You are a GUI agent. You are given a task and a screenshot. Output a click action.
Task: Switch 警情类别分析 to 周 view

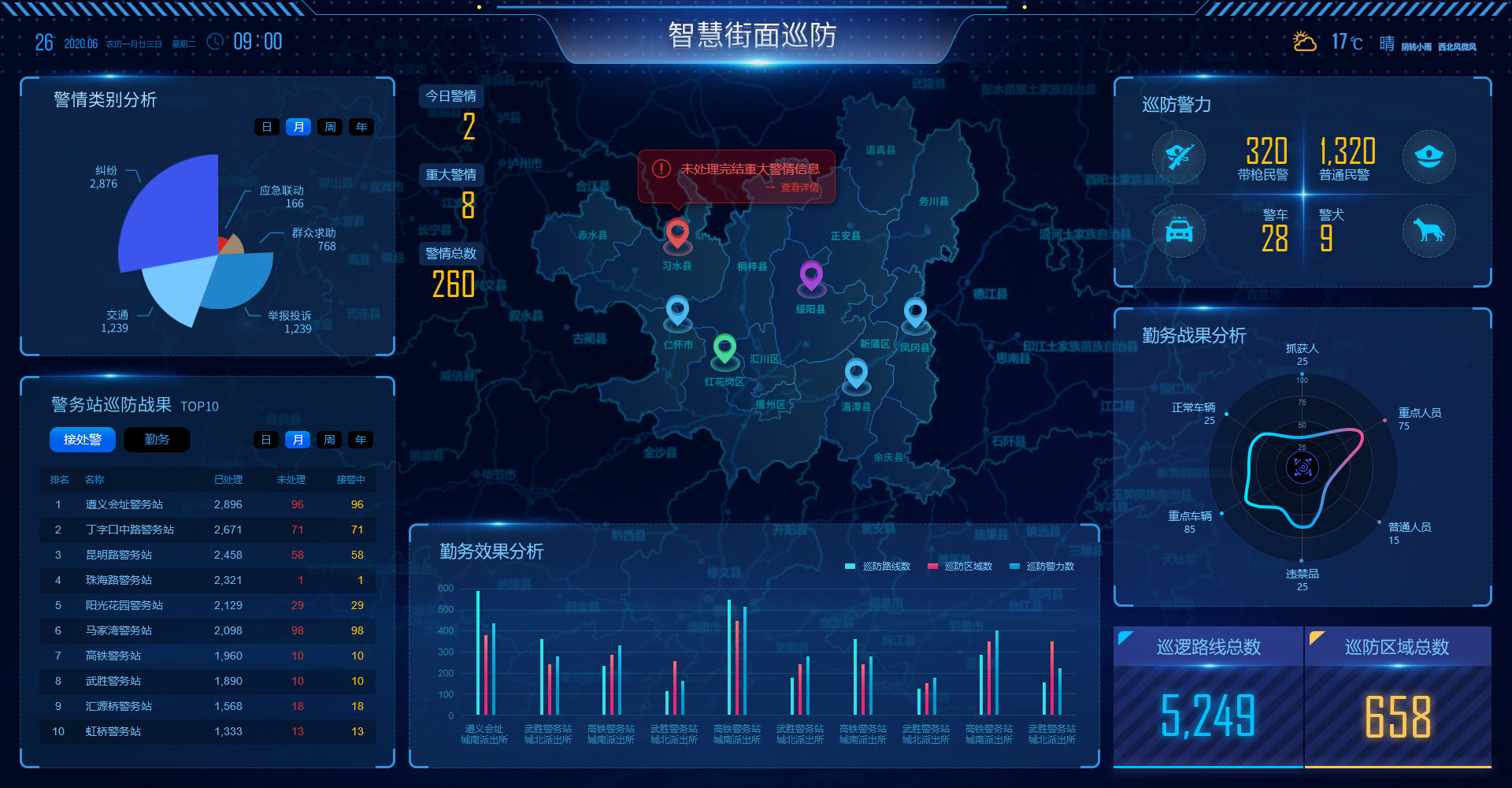click(x=329, y=126)
